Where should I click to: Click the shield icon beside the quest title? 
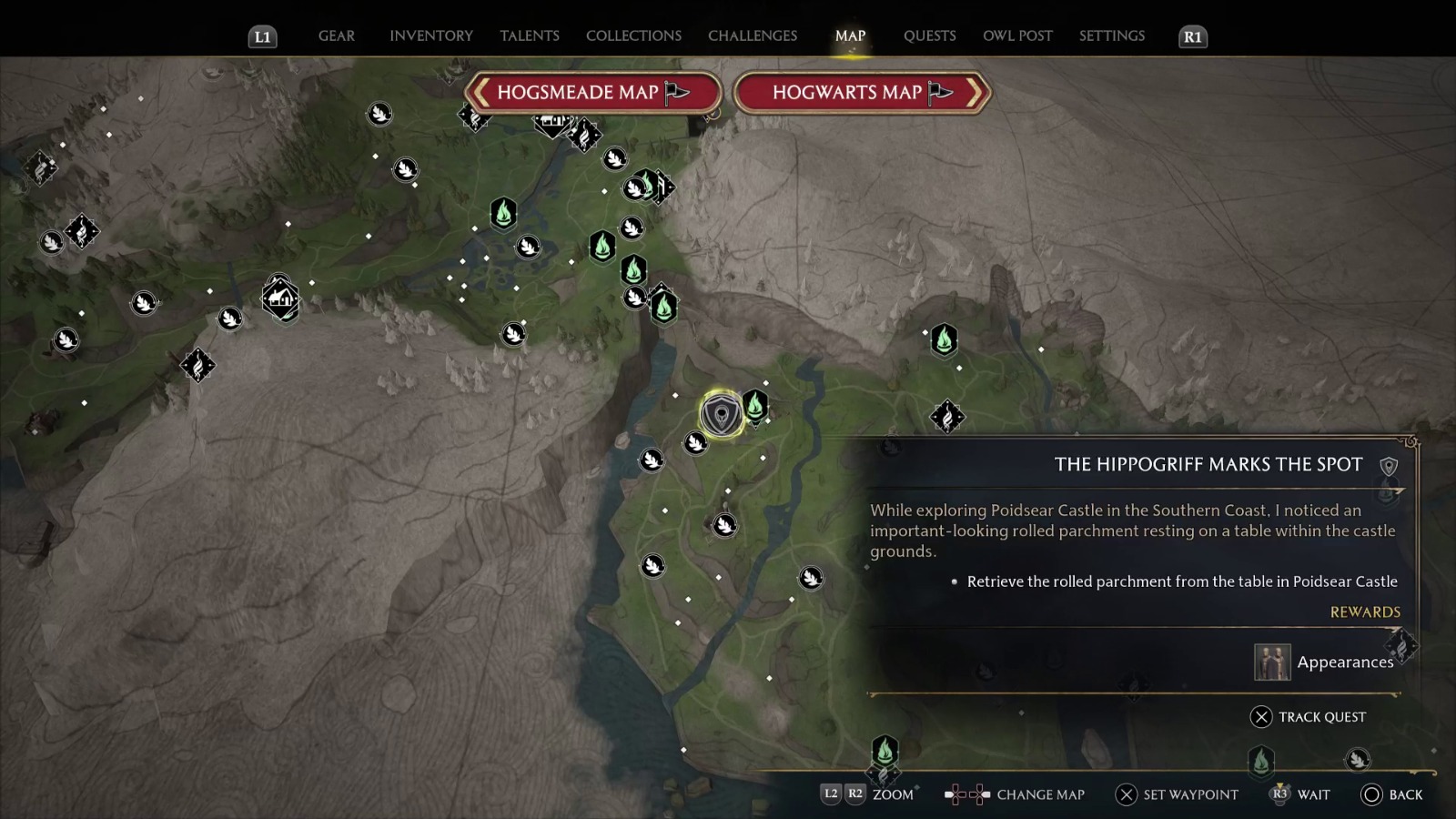(x=1390, y=464)
